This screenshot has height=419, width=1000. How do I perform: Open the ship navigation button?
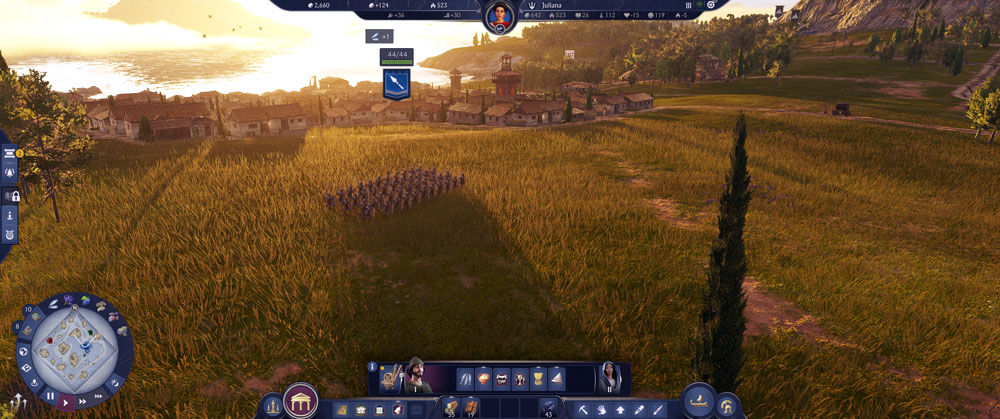(699, 402)
